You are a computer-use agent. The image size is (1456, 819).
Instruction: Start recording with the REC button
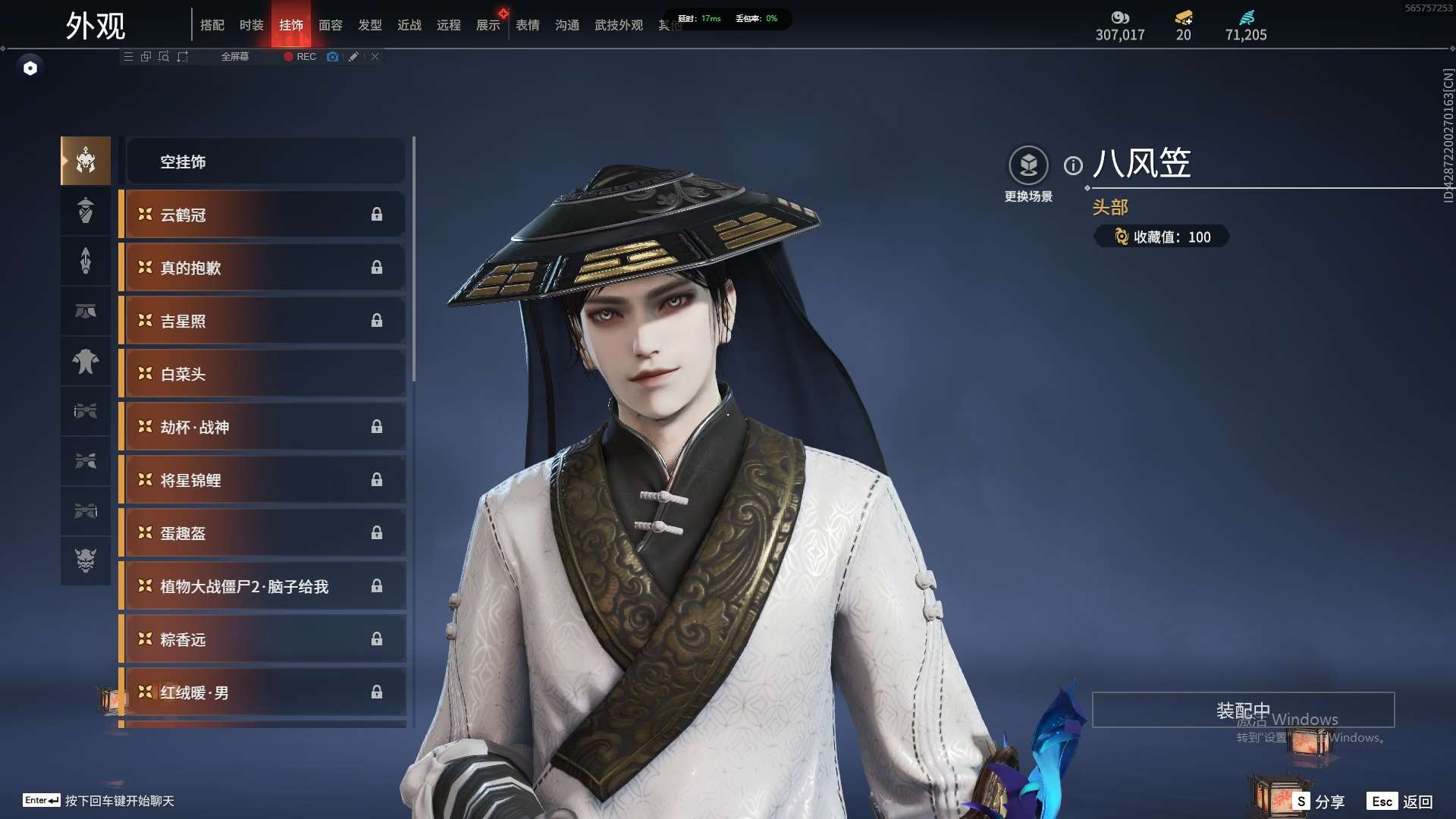point(300,57)
